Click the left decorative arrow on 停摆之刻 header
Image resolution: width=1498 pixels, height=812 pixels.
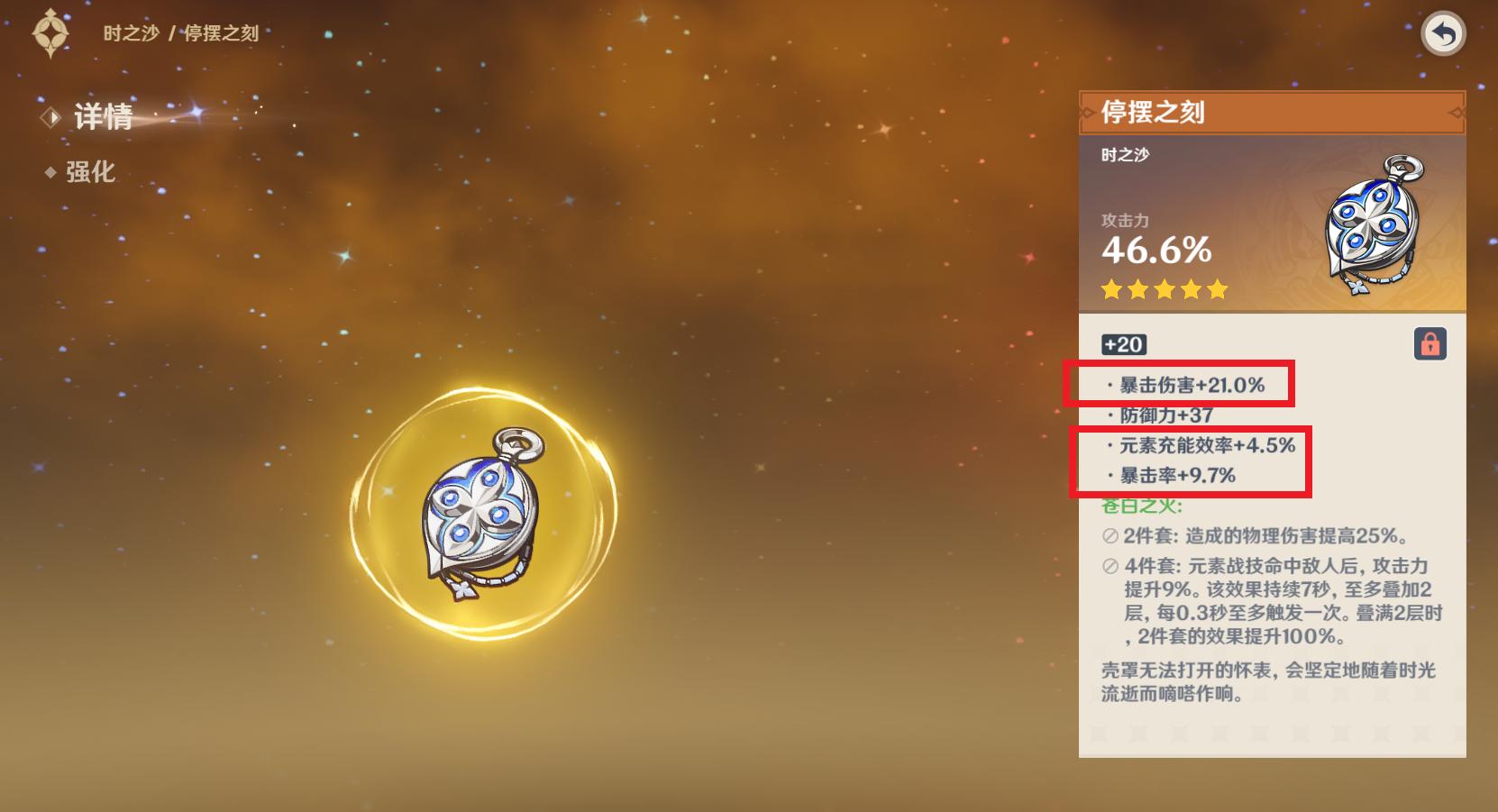1088,114
